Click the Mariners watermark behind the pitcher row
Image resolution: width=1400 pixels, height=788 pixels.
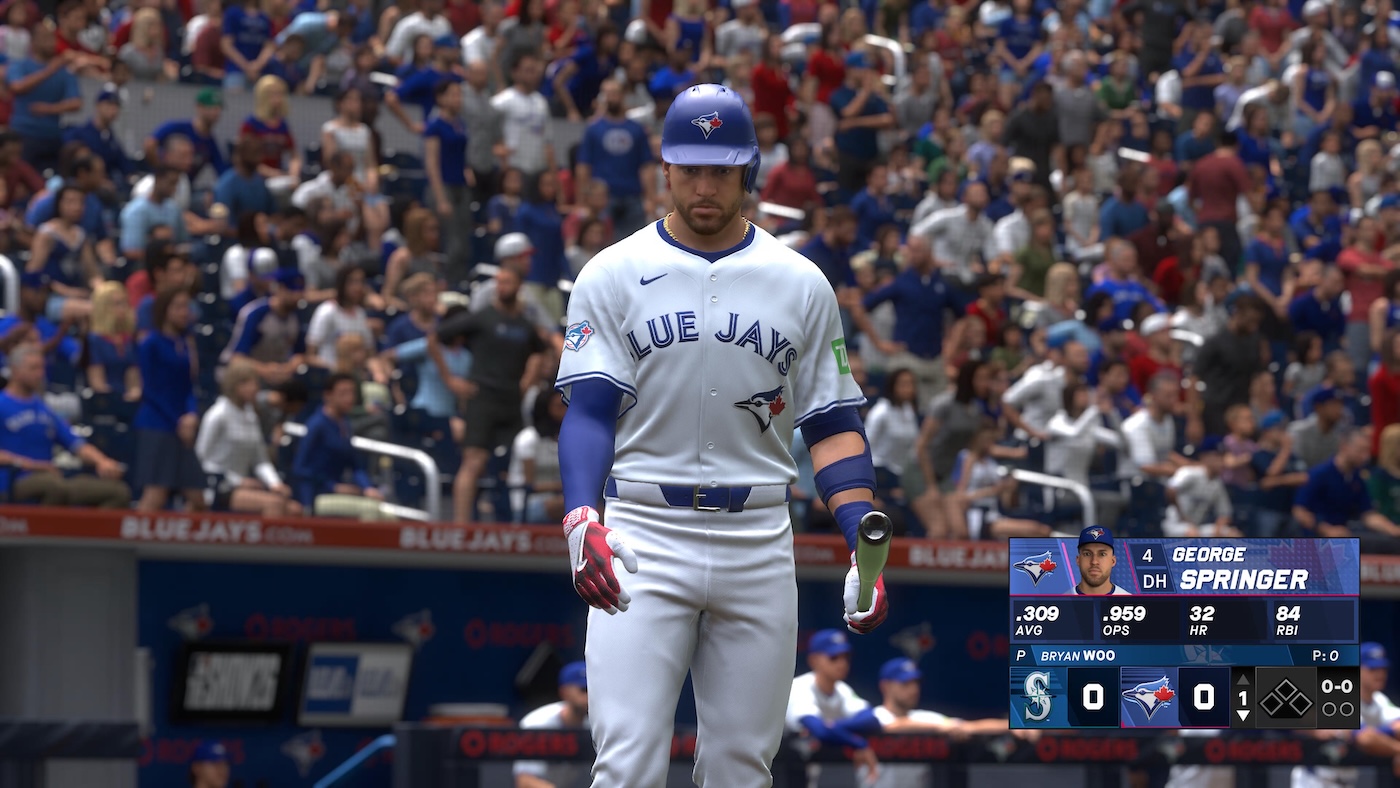tap(1209, 654)
